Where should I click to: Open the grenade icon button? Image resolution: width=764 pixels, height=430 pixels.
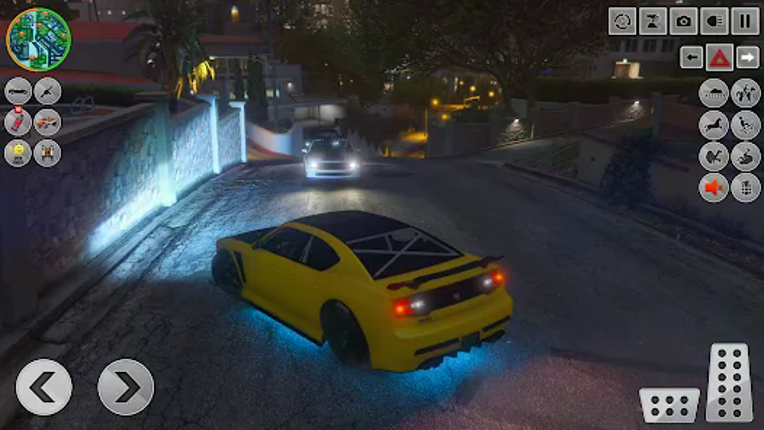pos(745,187)
